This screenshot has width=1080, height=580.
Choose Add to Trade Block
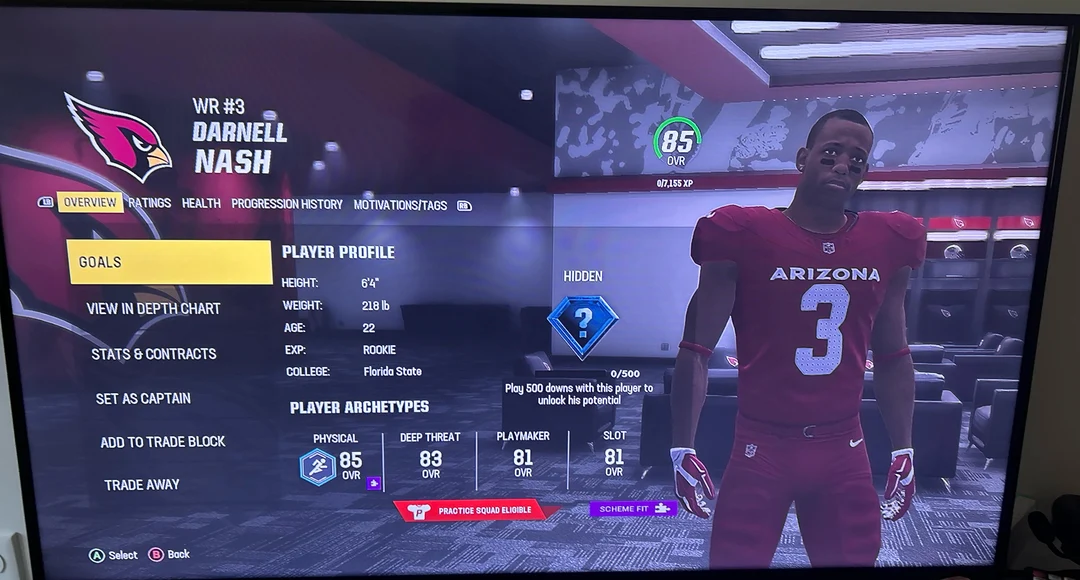pyautogui.click(x=163, y=442)
